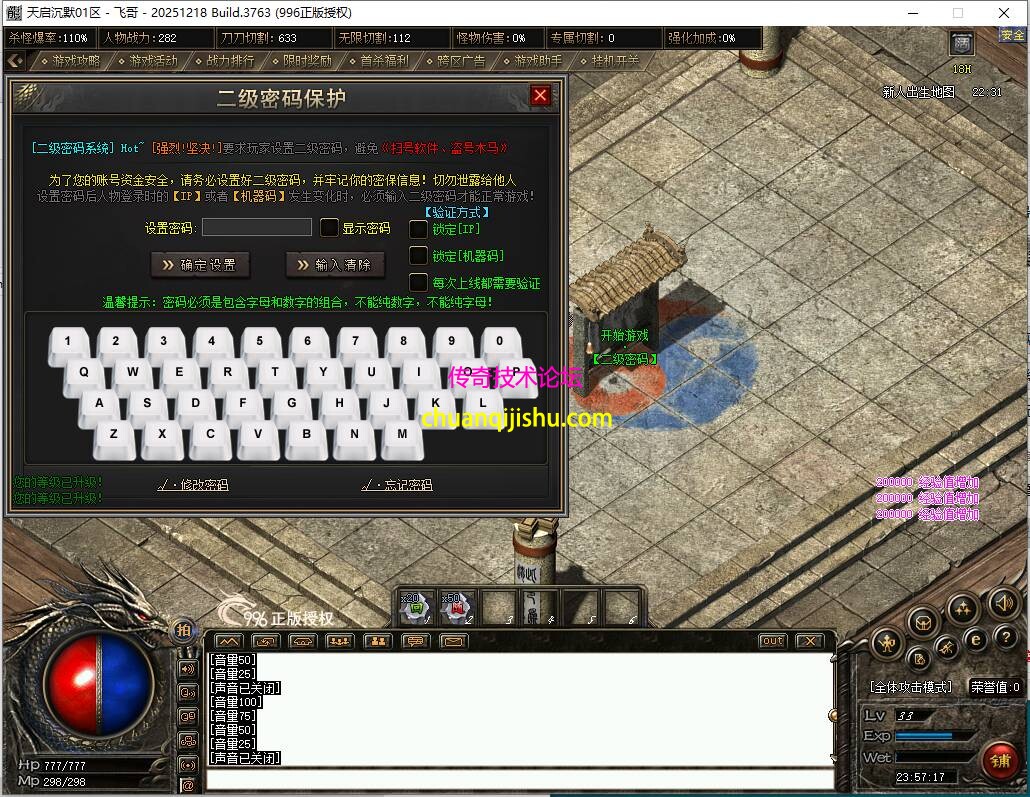
Task: Use the red x50 potion hotbar slot
Action: pyautogui.click(x=457, y=607)
